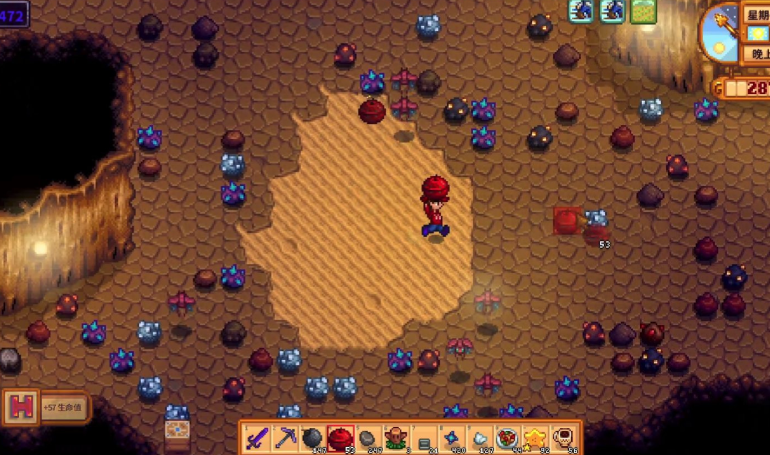Select the grey stone stack
The width and height of the screenshot is (770, 455).
[369, 439]
